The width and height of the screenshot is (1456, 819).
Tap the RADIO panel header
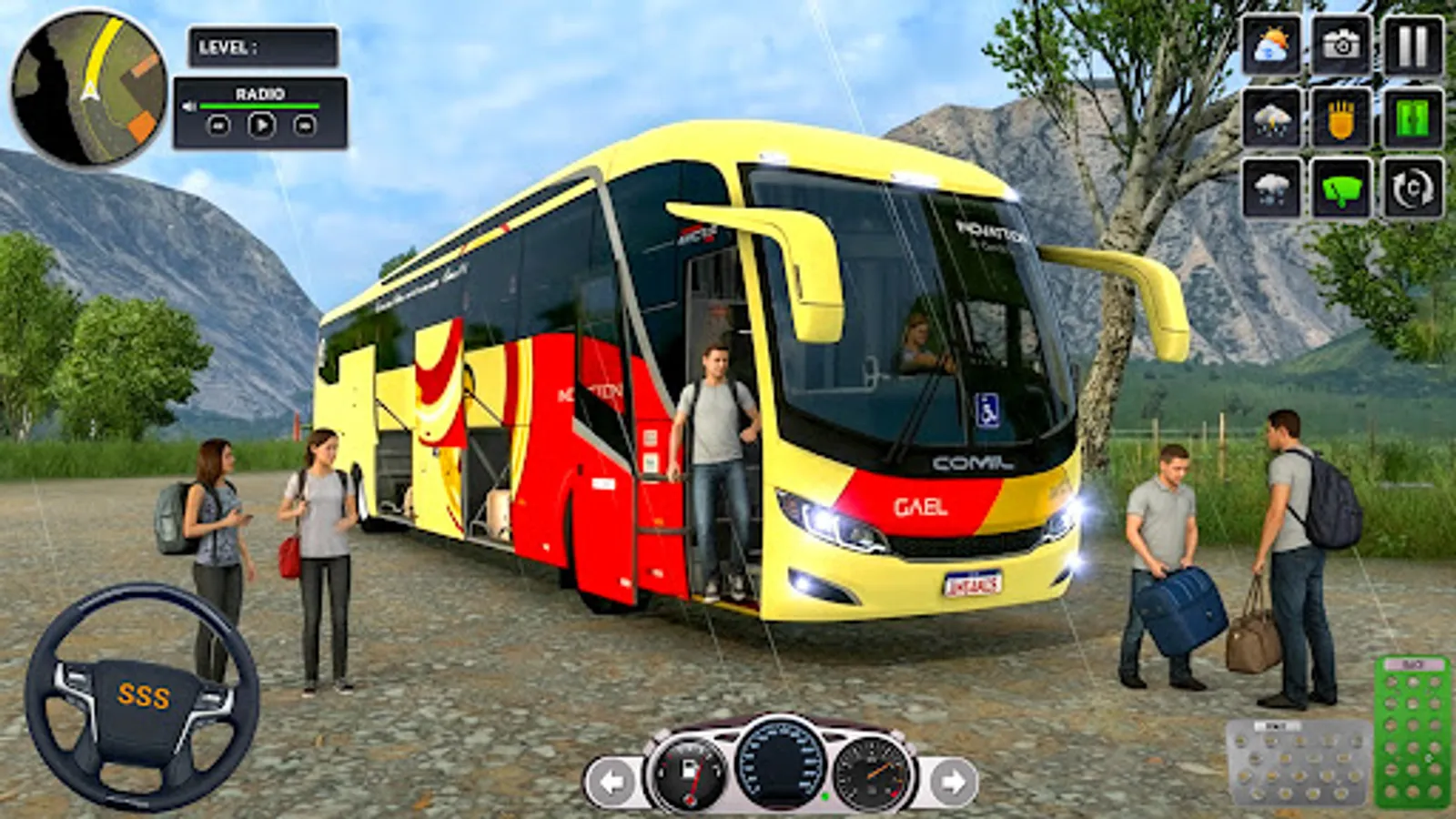tap(262, 94)
